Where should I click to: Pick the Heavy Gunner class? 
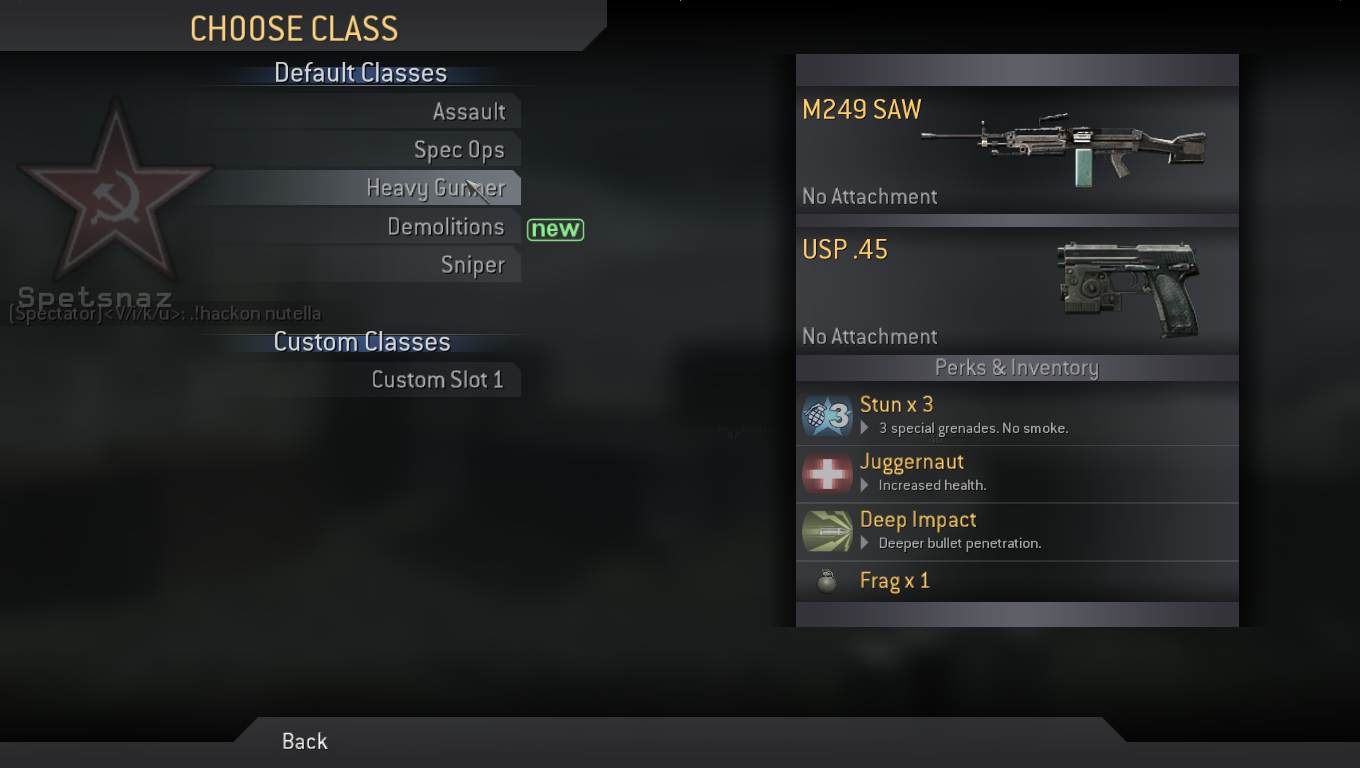435,188
